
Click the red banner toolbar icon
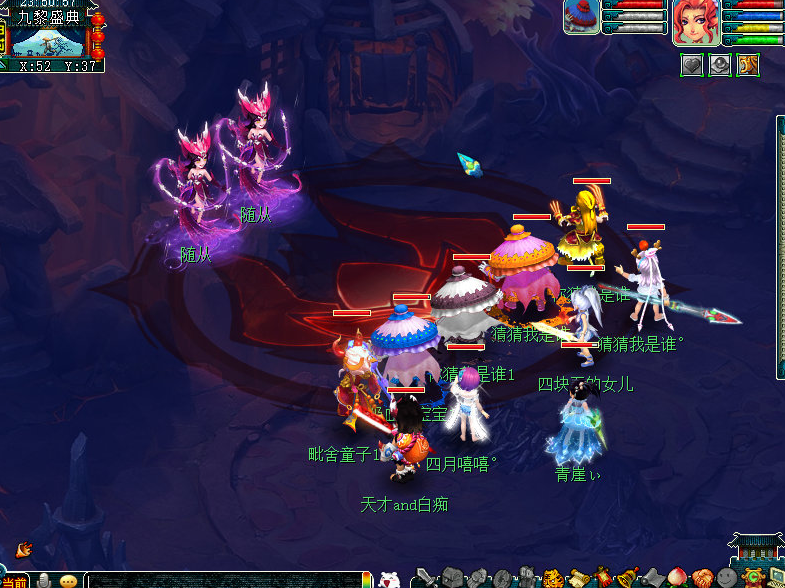604,578
